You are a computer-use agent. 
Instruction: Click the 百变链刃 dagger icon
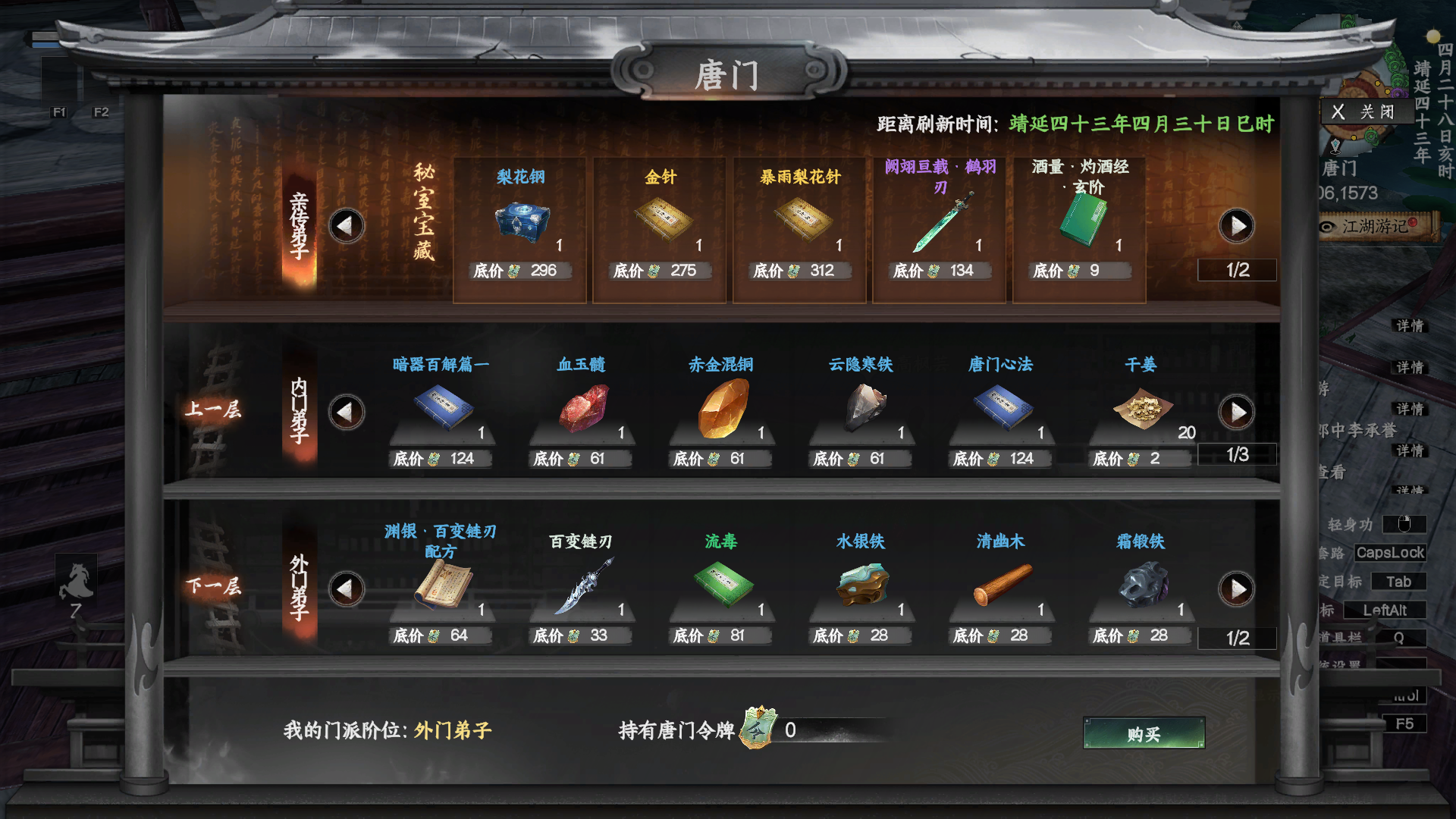click(582, 585)
